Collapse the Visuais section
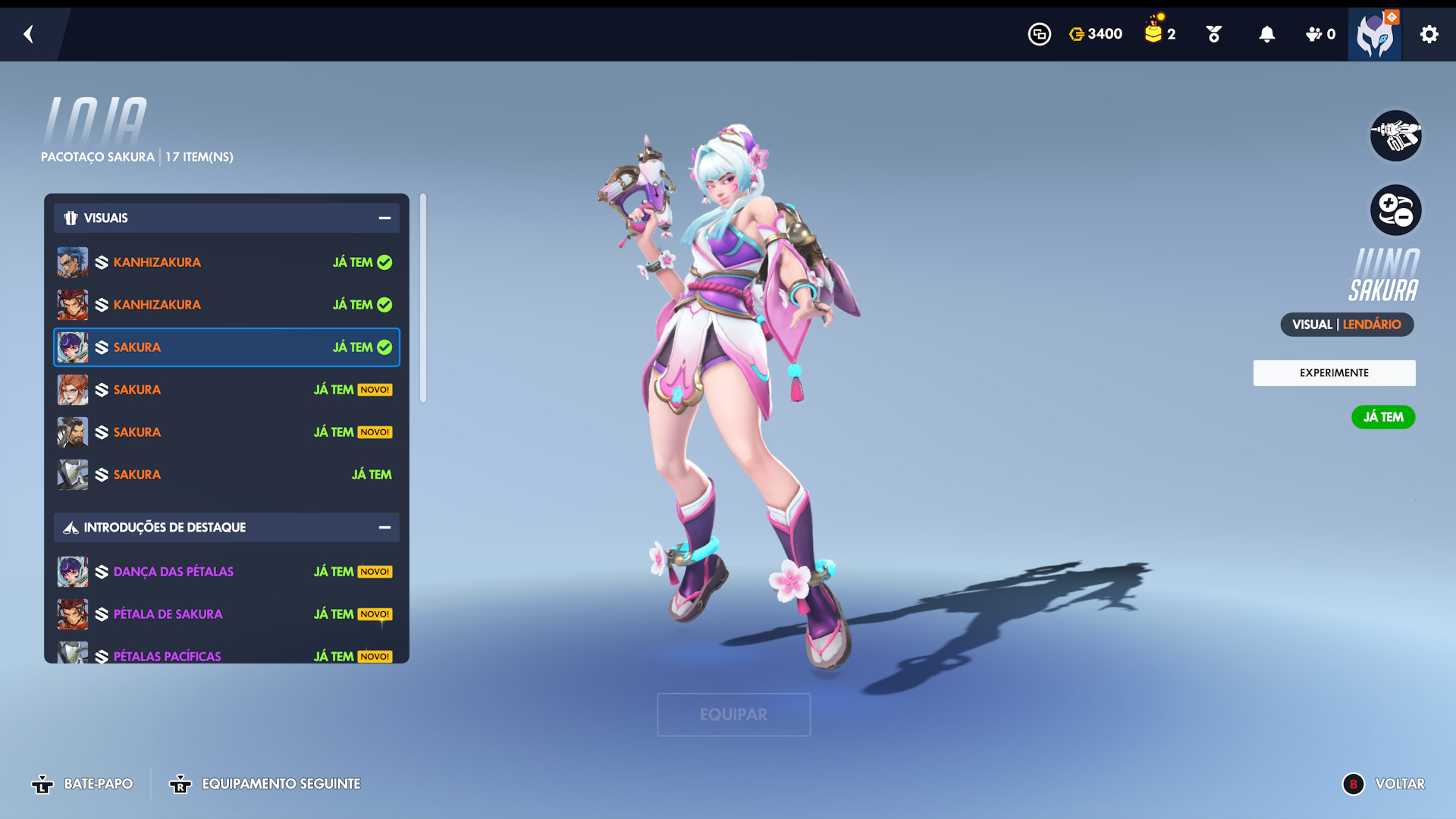The height and width of the screenshot is (819, 1456). point(384,218)
